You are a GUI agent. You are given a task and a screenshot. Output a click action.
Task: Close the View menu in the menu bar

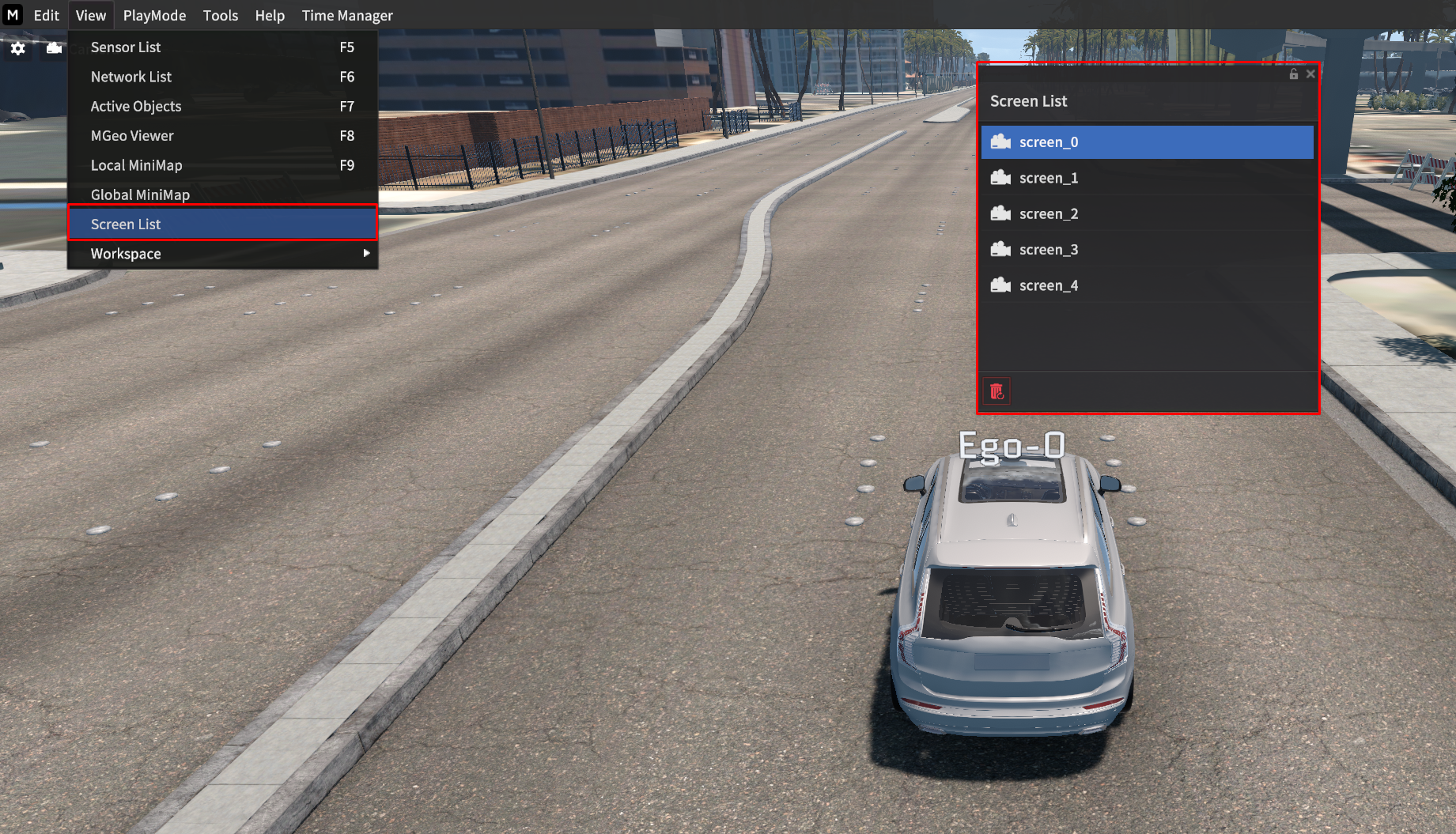click(91, 15)
